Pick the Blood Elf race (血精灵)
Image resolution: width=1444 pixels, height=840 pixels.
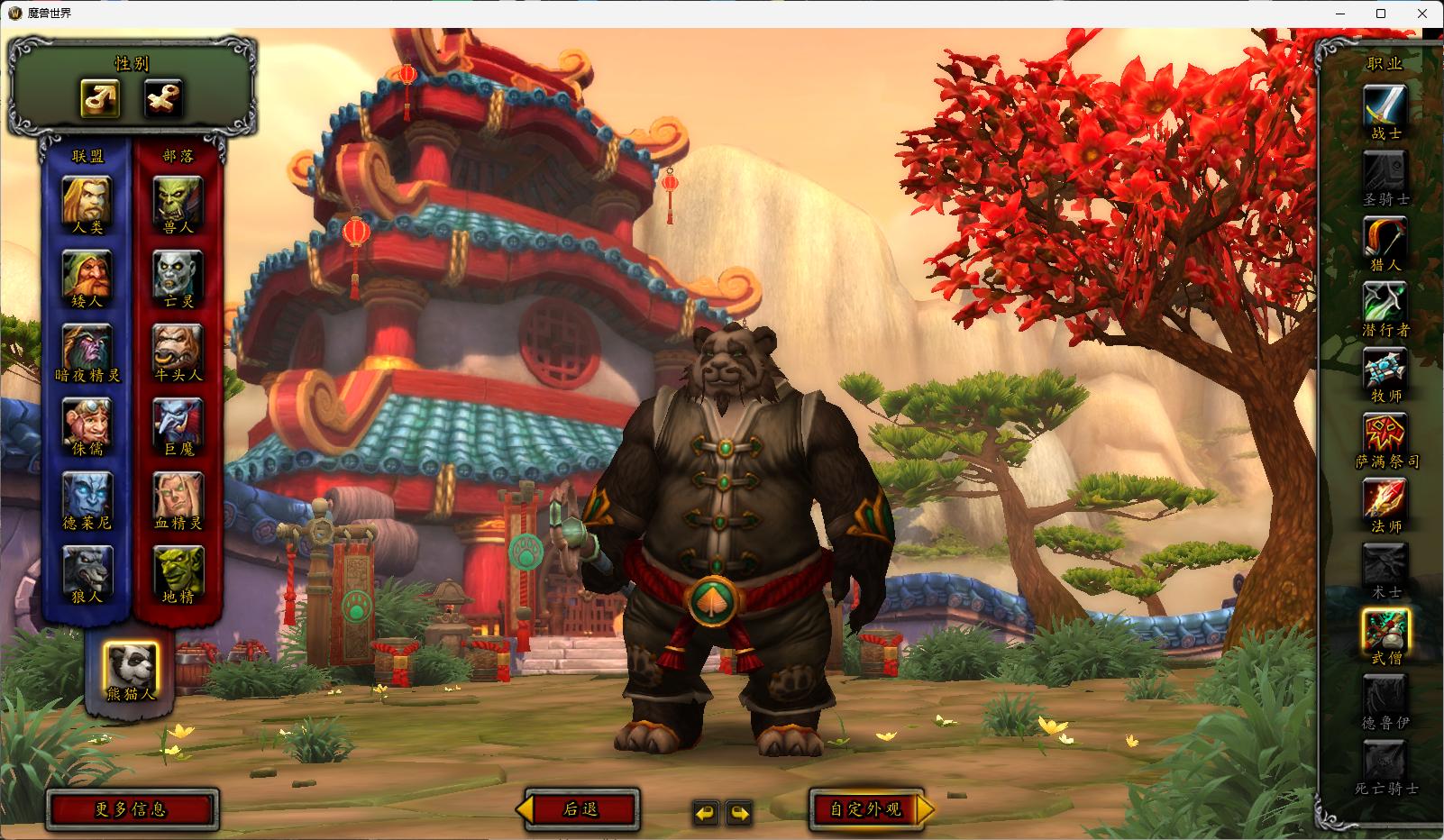(178, 496)
